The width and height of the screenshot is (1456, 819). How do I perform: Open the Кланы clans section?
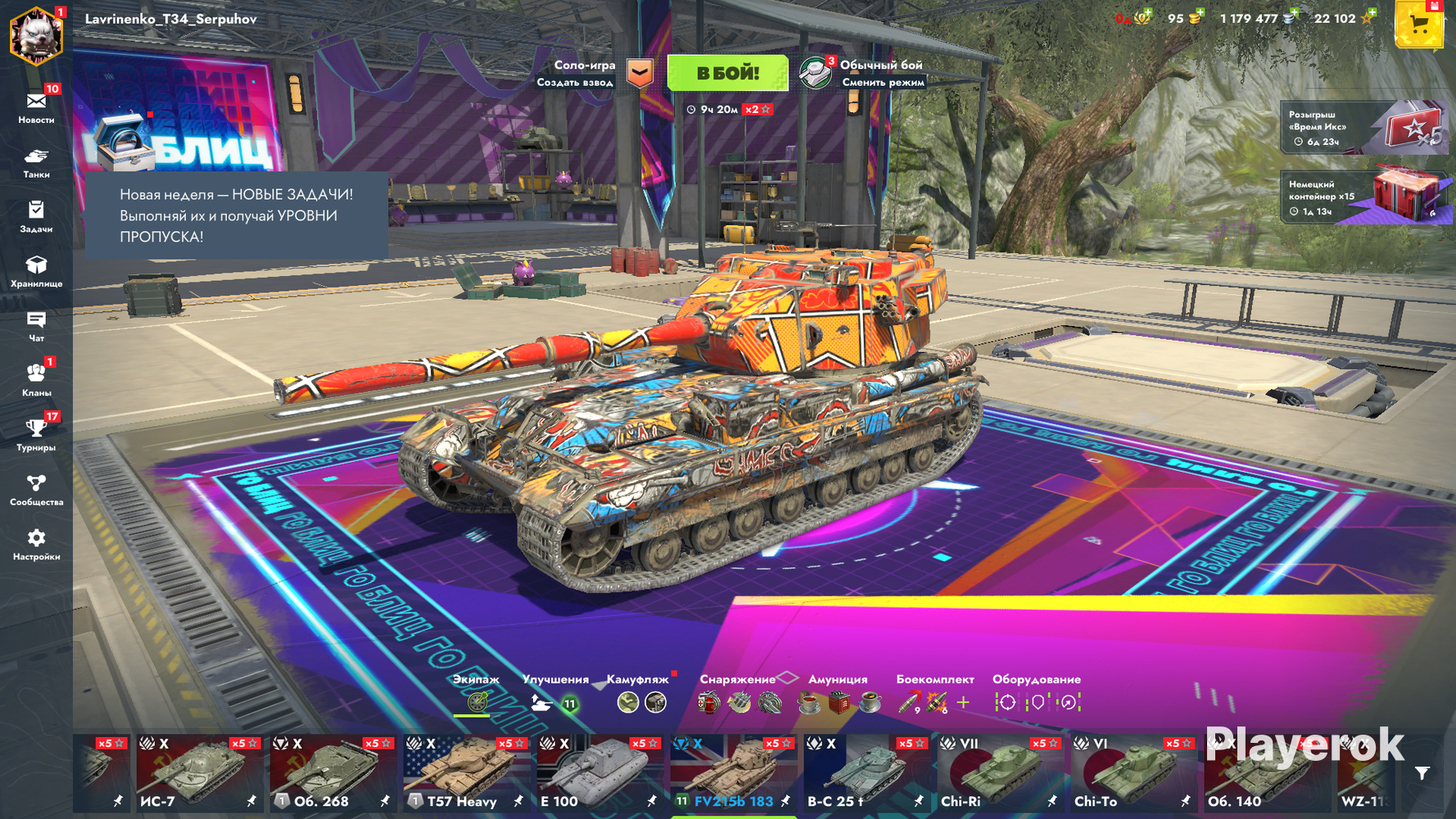[36, 380]
